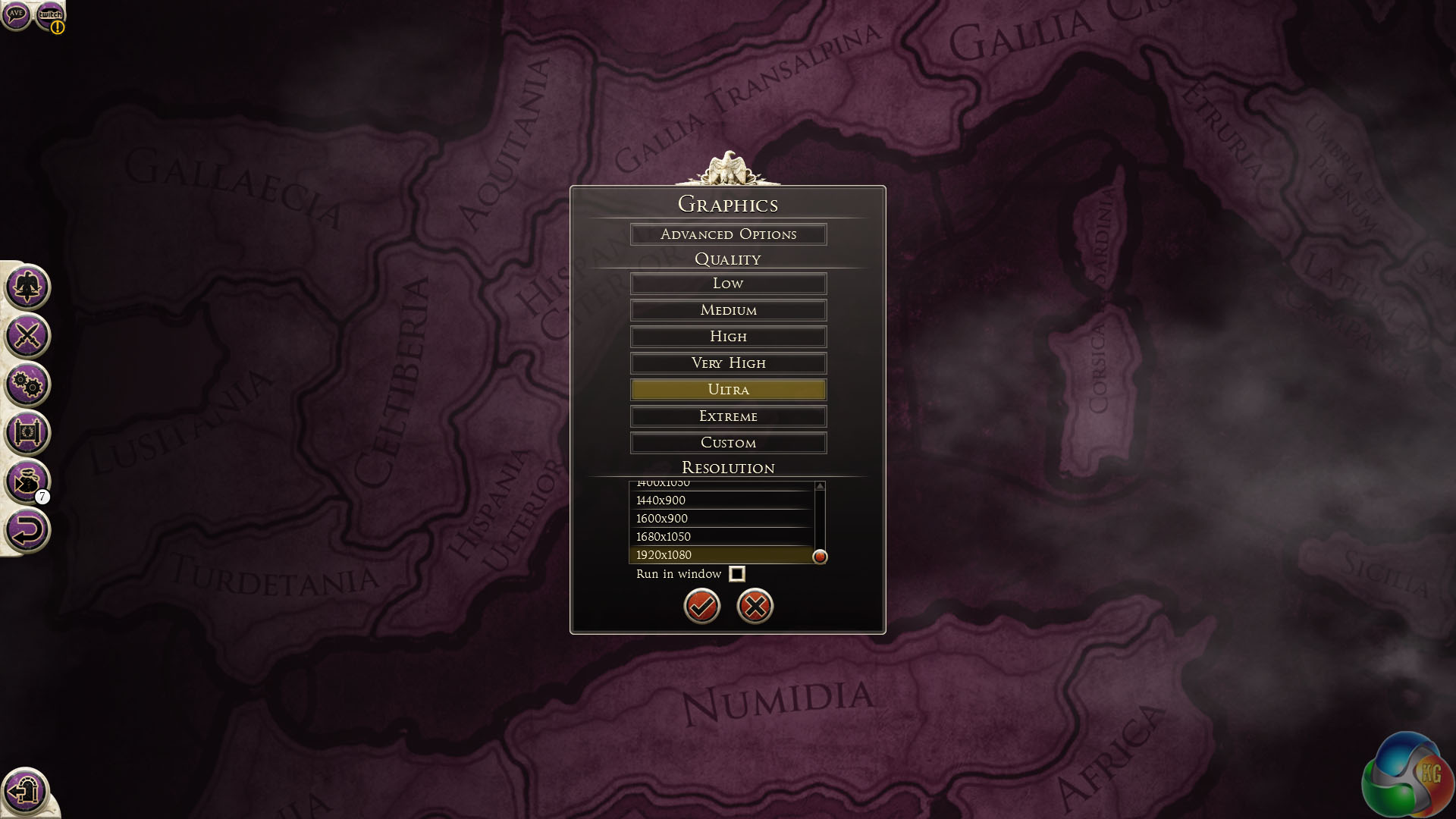Click the resolution list scroll-up arrow

pyautogui.click(x=820, y=486)
